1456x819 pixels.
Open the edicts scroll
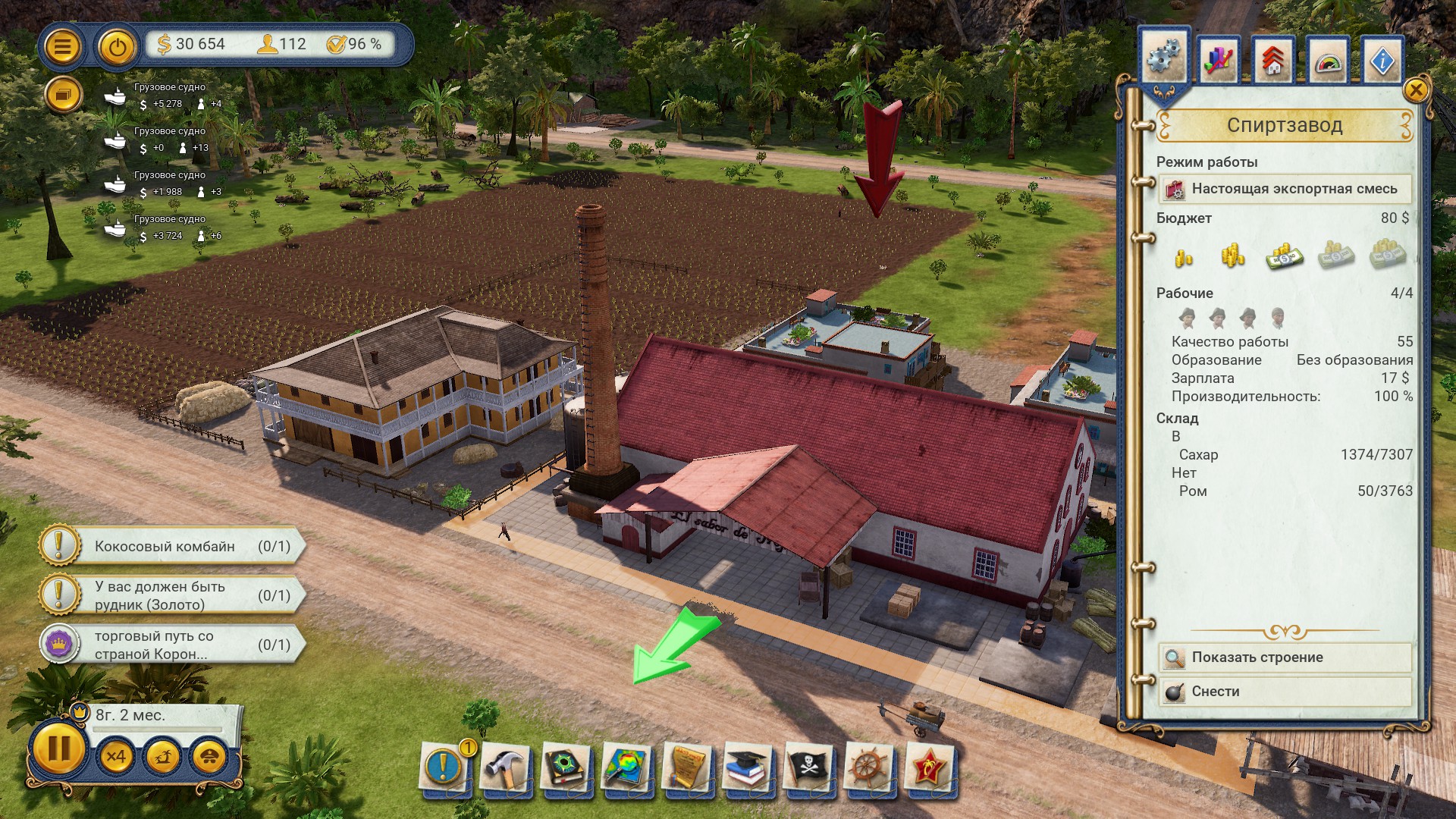687,767
